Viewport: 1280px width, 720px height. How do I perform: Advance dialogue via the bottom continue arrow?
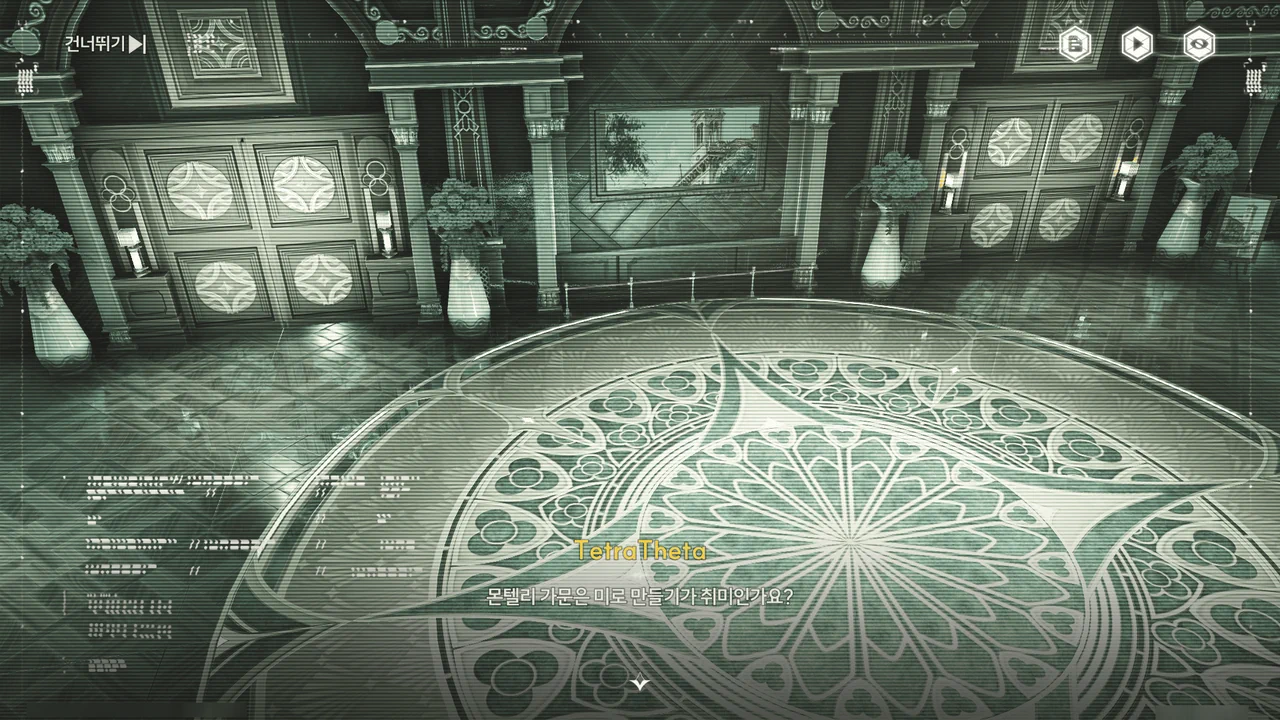pos(640,683)
